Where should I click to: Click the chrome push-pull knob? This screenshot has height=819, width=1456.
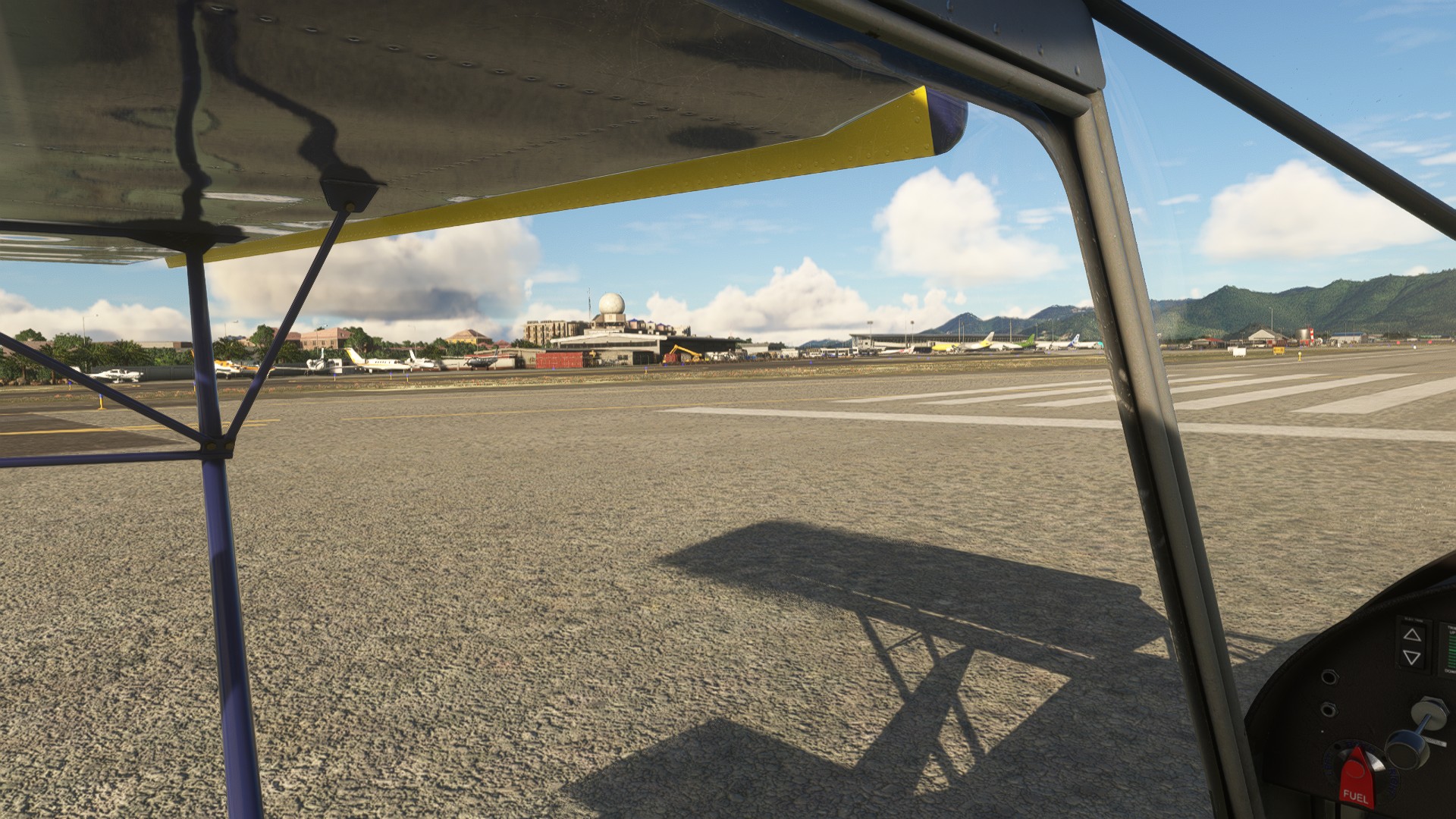[x=1405, y=745]
